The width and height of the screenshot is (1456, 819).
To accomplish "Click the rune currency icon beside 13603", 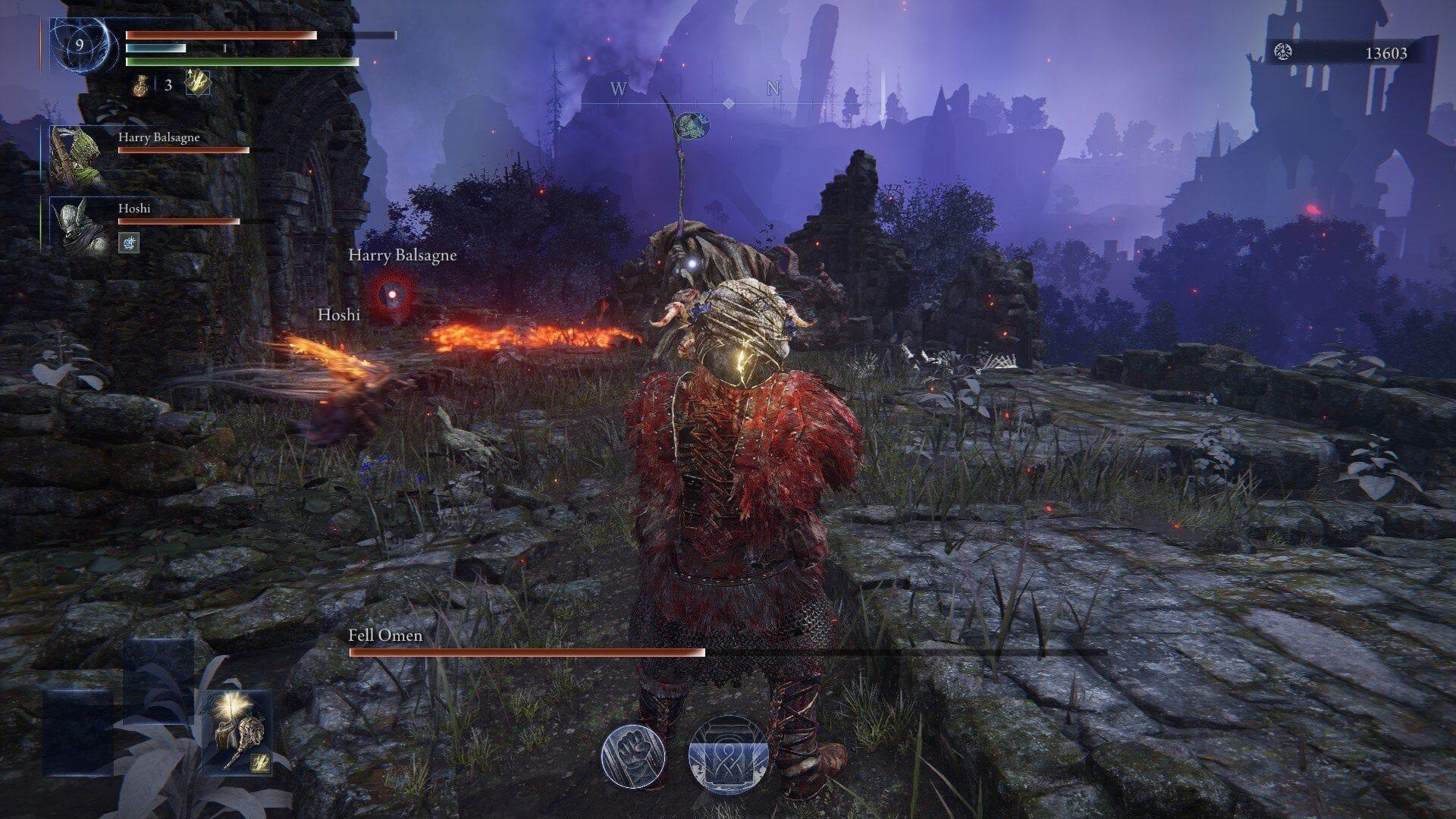I will click(1283, 53).
